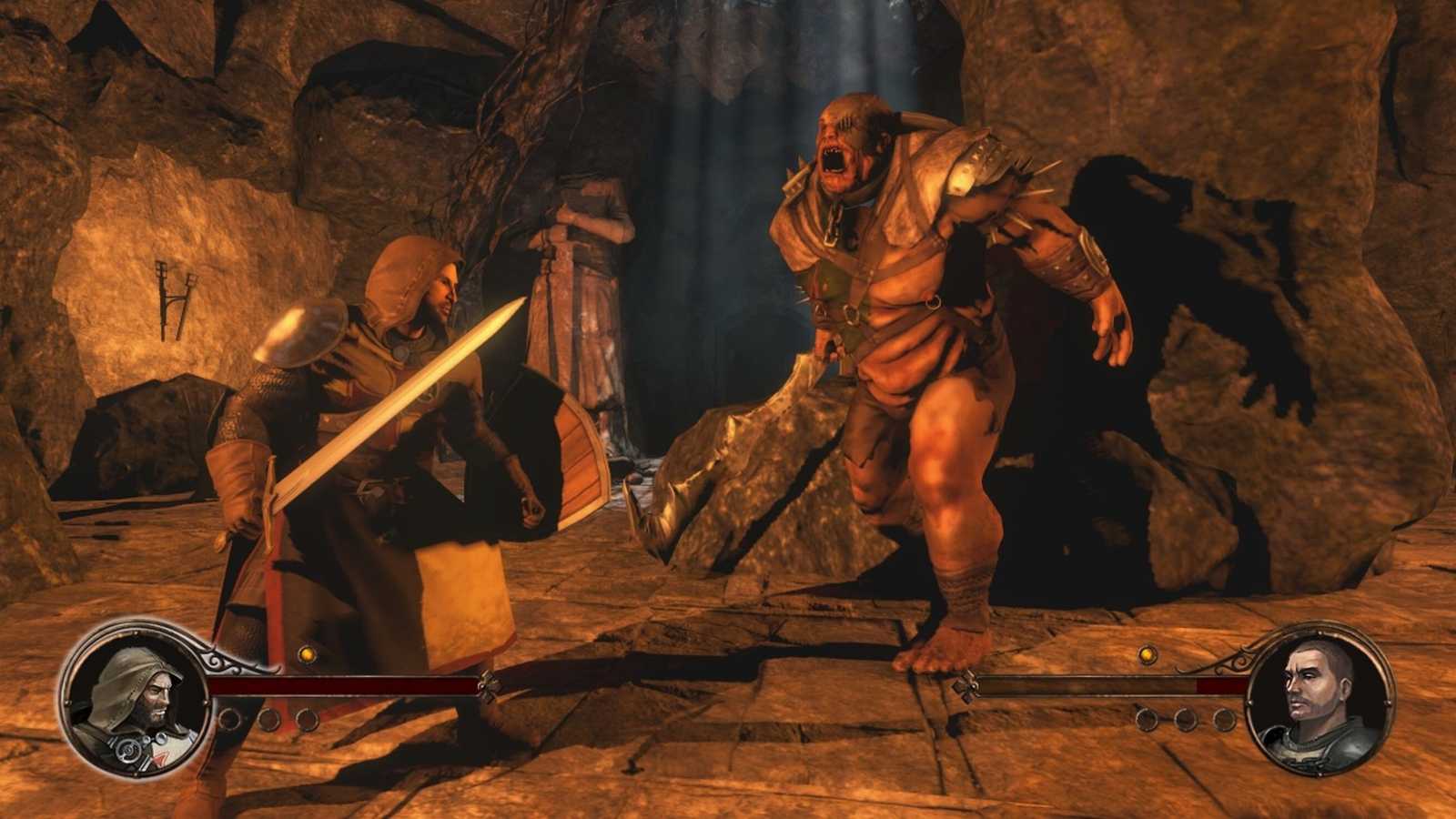Select the first skill slot under right health bar
The width and height of the screenshot is (1456, 819).
coord(1148,719)
